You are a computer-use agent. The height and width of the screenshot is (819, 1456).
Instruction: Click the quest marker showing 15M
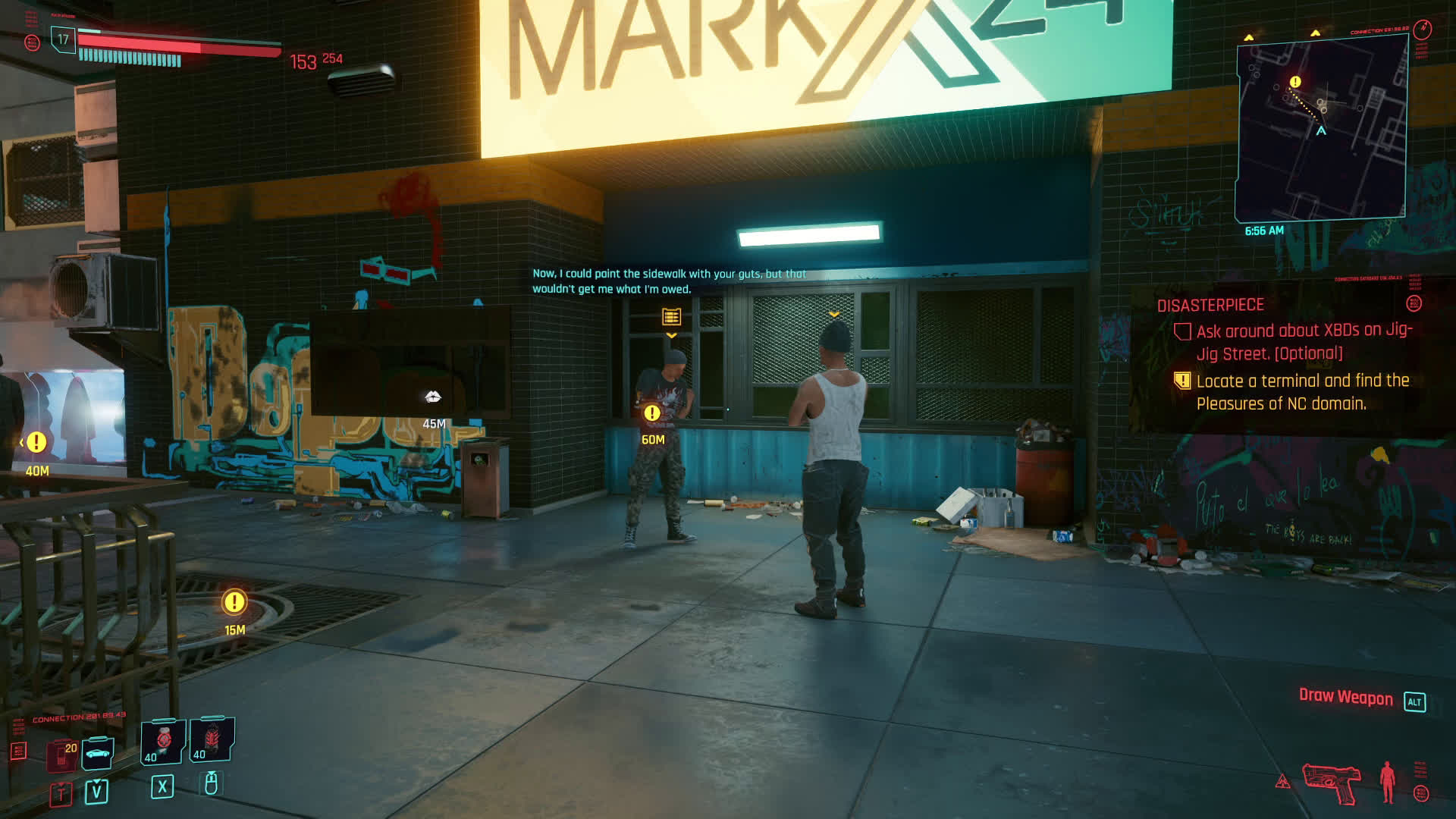tap(234, 602)
